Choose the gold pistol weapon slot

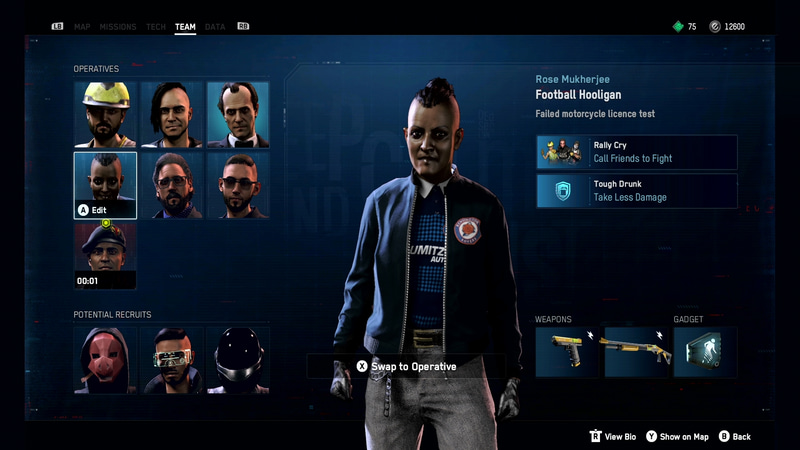click(567, 352)
